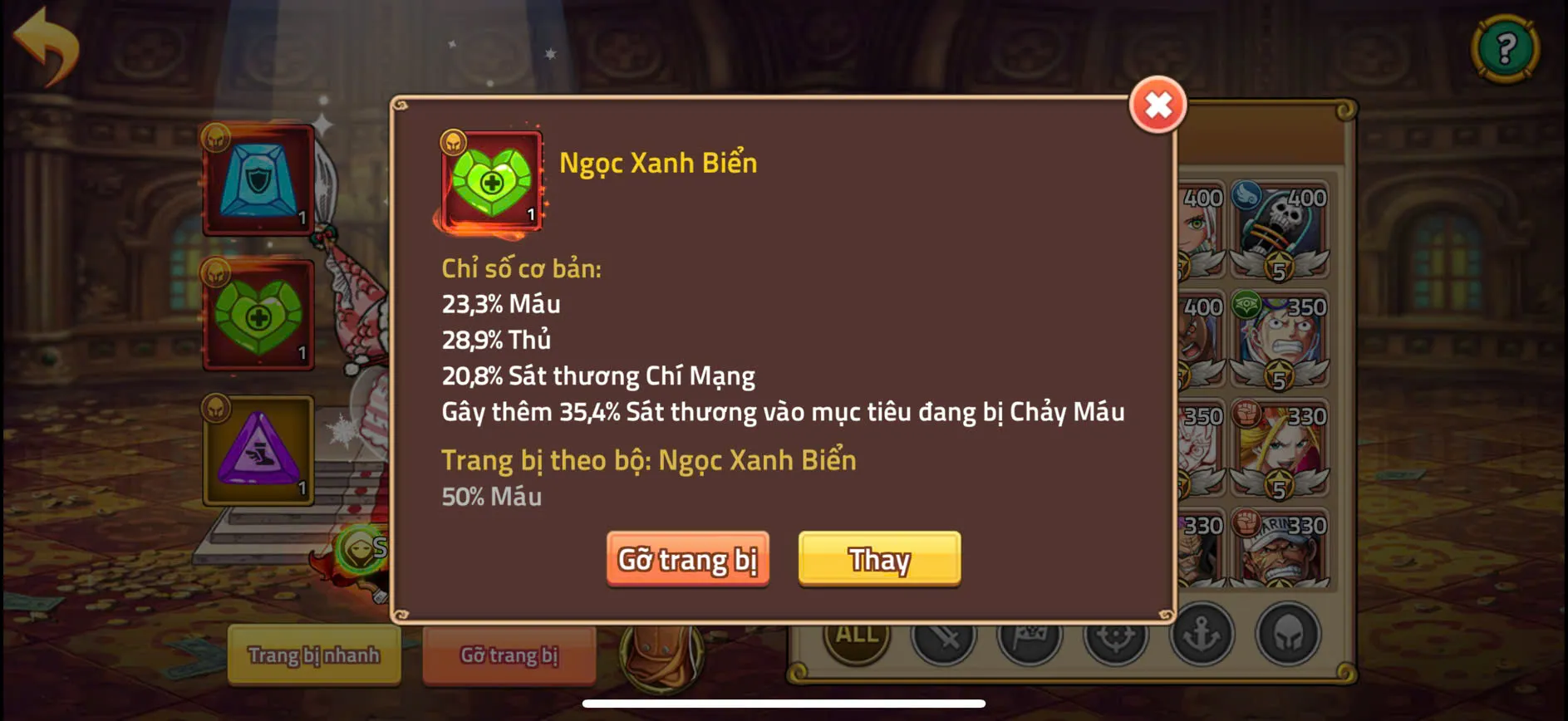Screen dimensions: 1568x721
Task: Filter heroes by the flag class icon
Action: tap(1030, 637)
